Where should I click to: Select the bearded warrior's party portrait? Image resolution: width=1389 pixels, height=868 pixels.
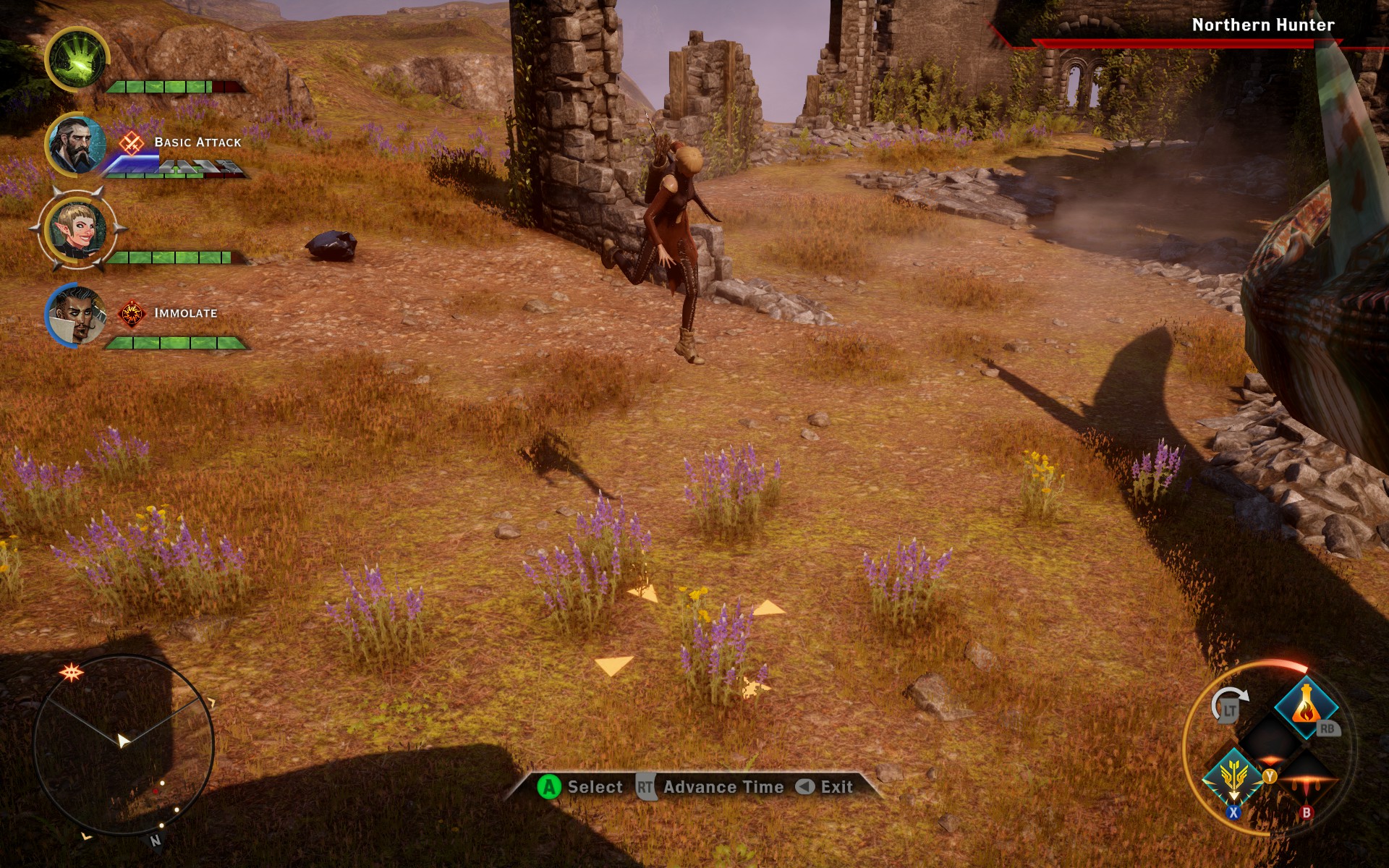tap(75, 145)
